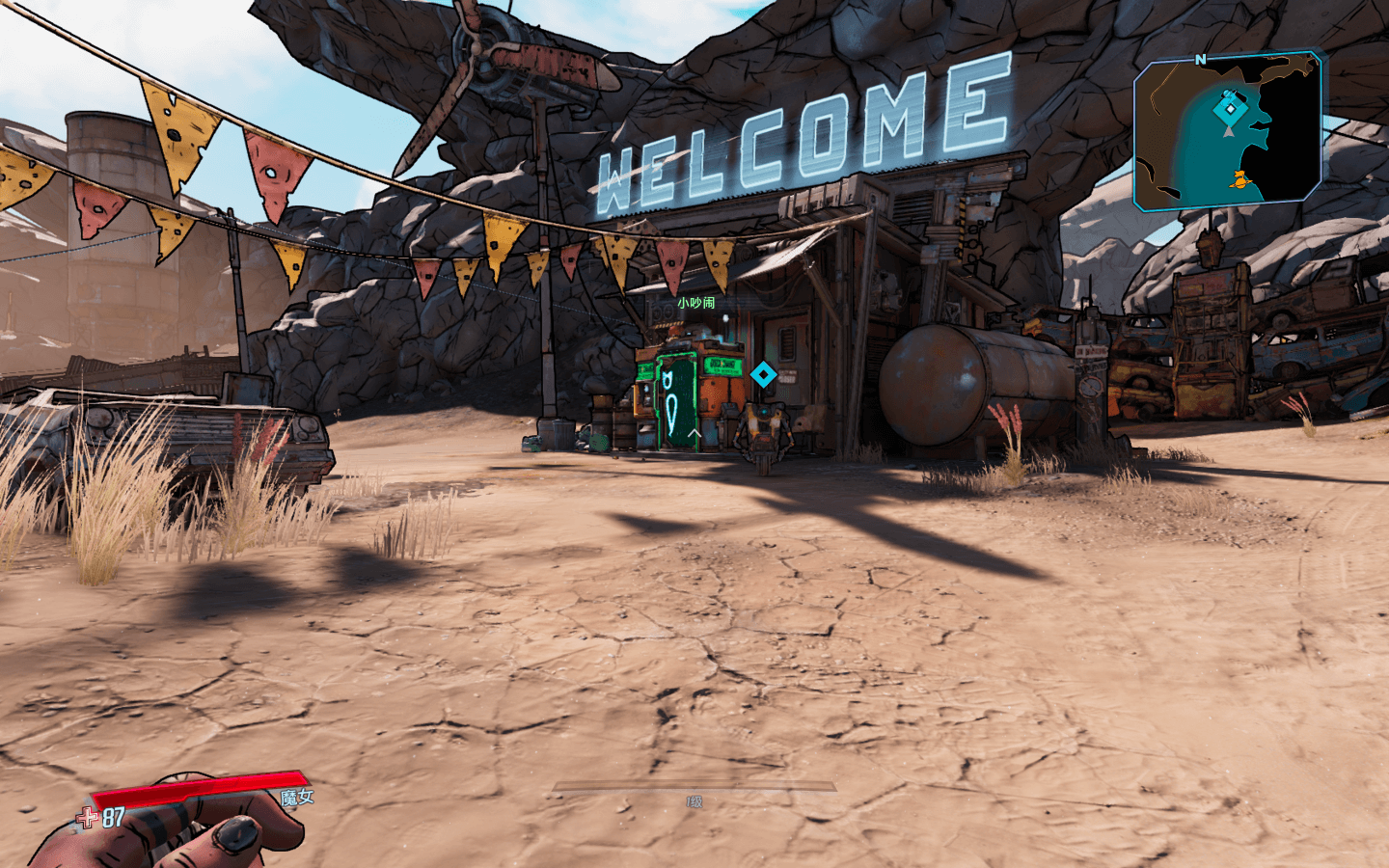Select the blue diamond objective waypoint marker

(763, 374)
